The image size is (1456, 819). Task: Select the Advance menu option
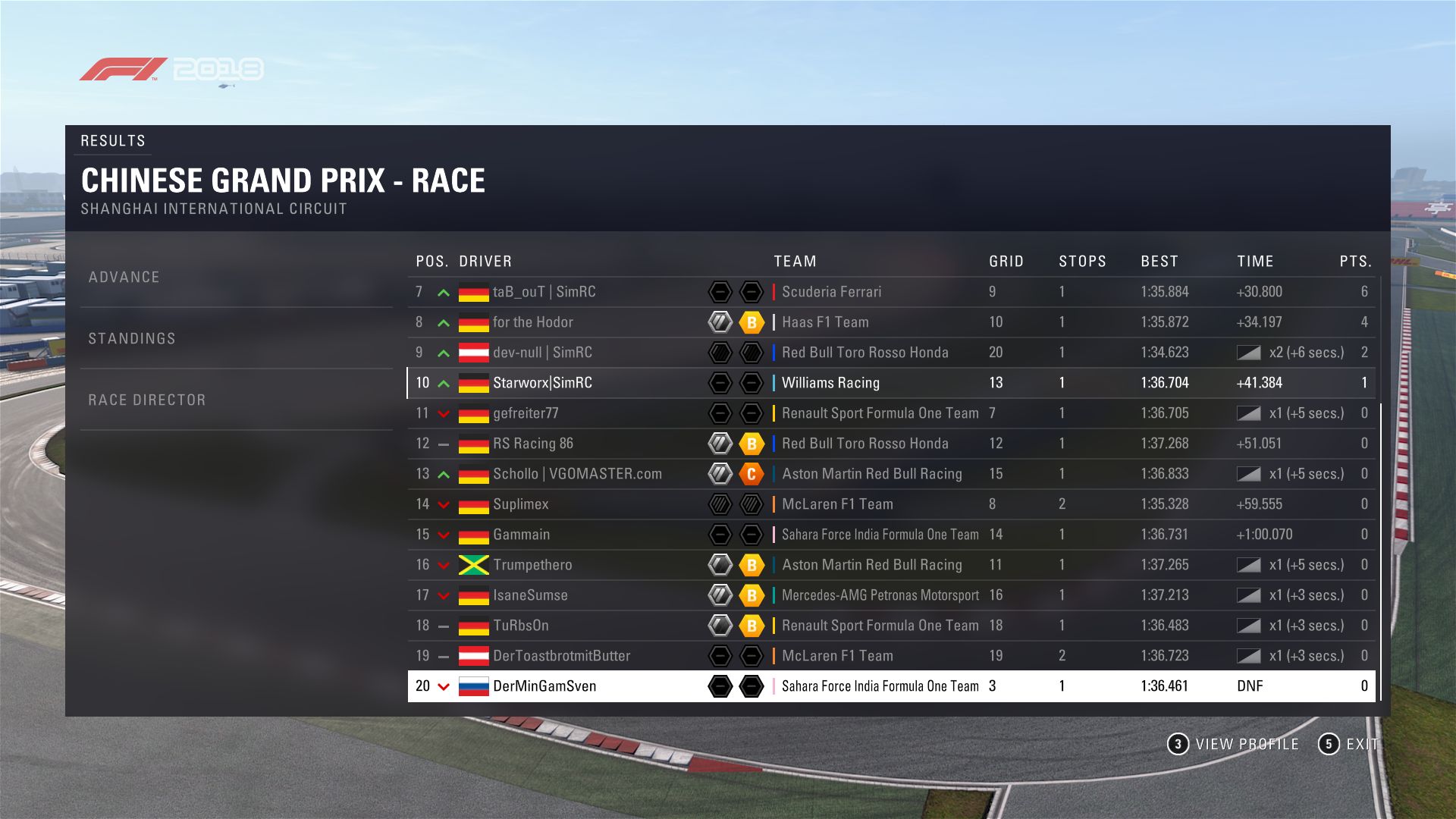(124, 278)
